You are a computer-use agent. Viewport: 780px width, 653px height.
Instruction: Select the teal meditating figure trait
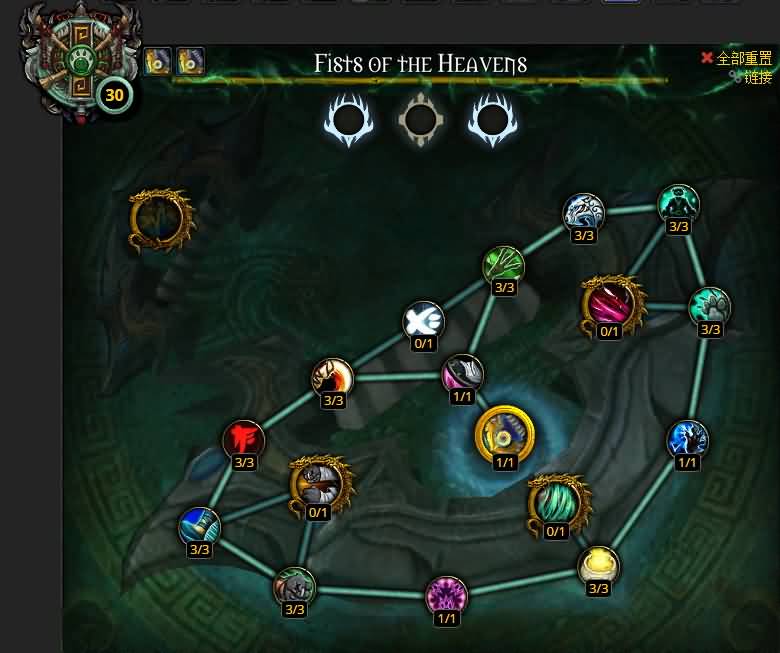678,204
